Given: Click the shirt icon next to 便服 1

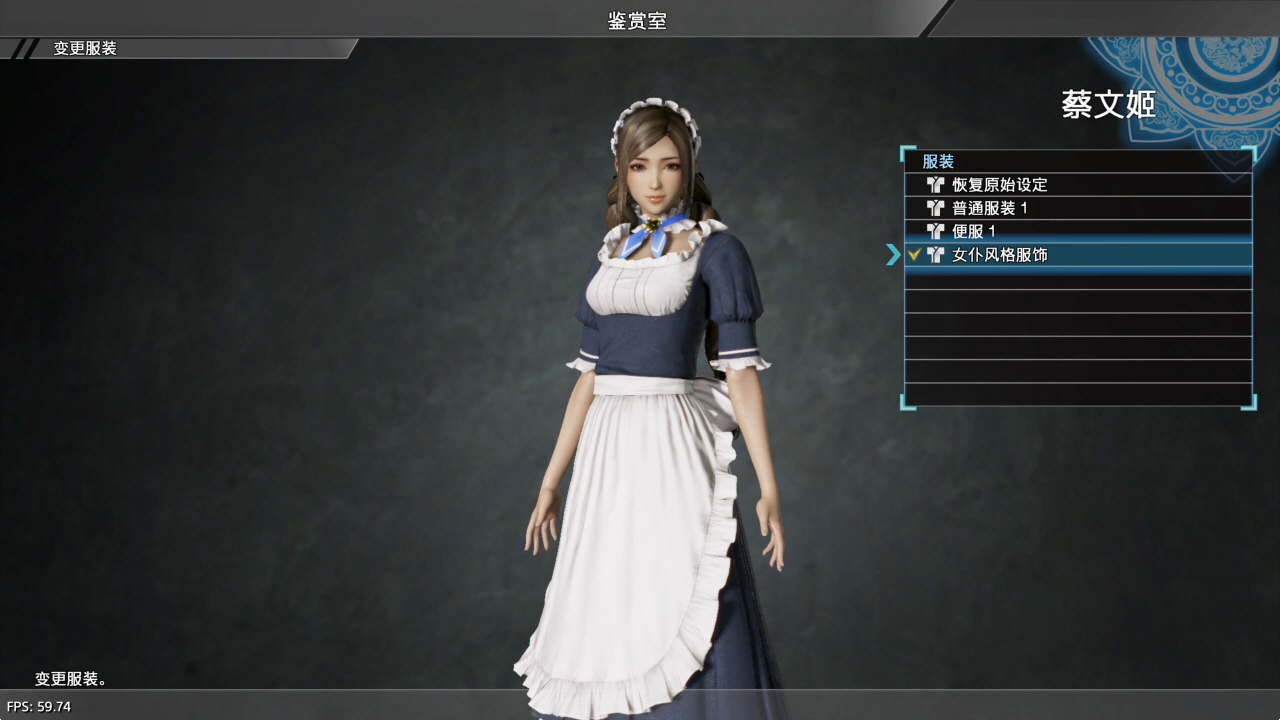Looking at the screenshot, I should [x=936, y=231].
